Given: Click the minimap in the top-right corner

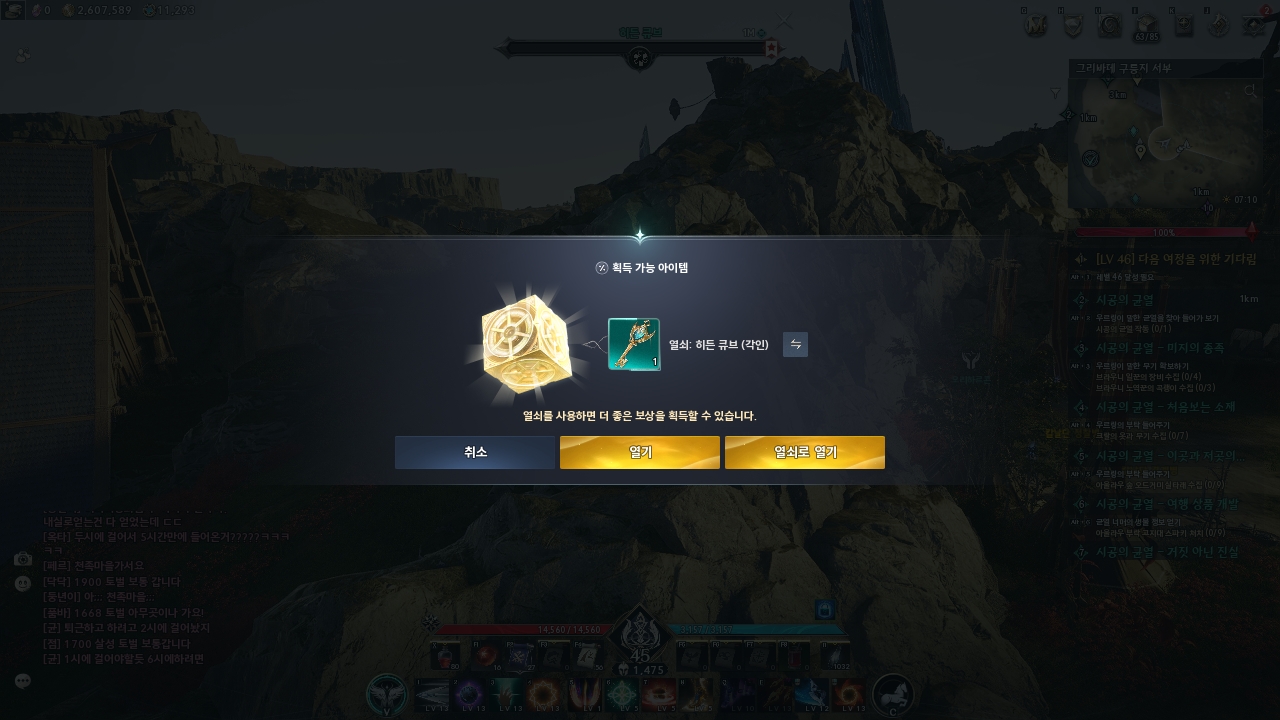Looking at the screenshot, I should click(x=1165, y=145).
